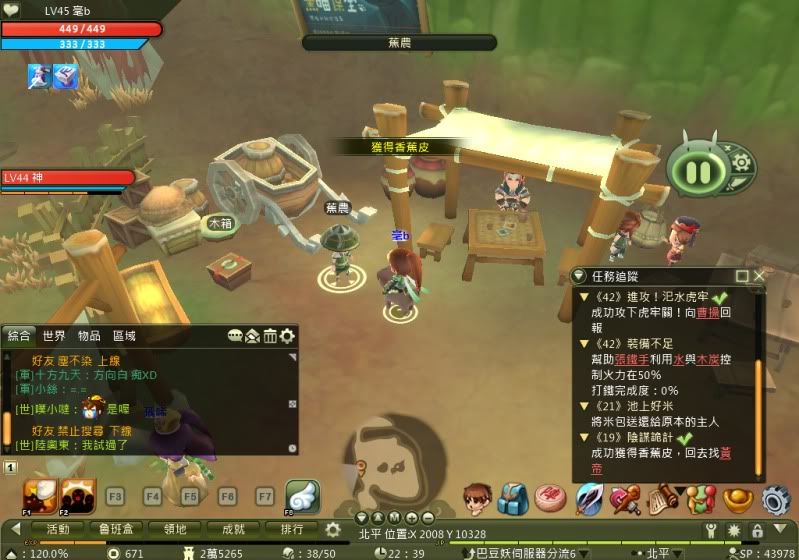Open the 魯班盒 menu
Image resolution: width=799 pixels, height=560 pixels.
point(117,529)
